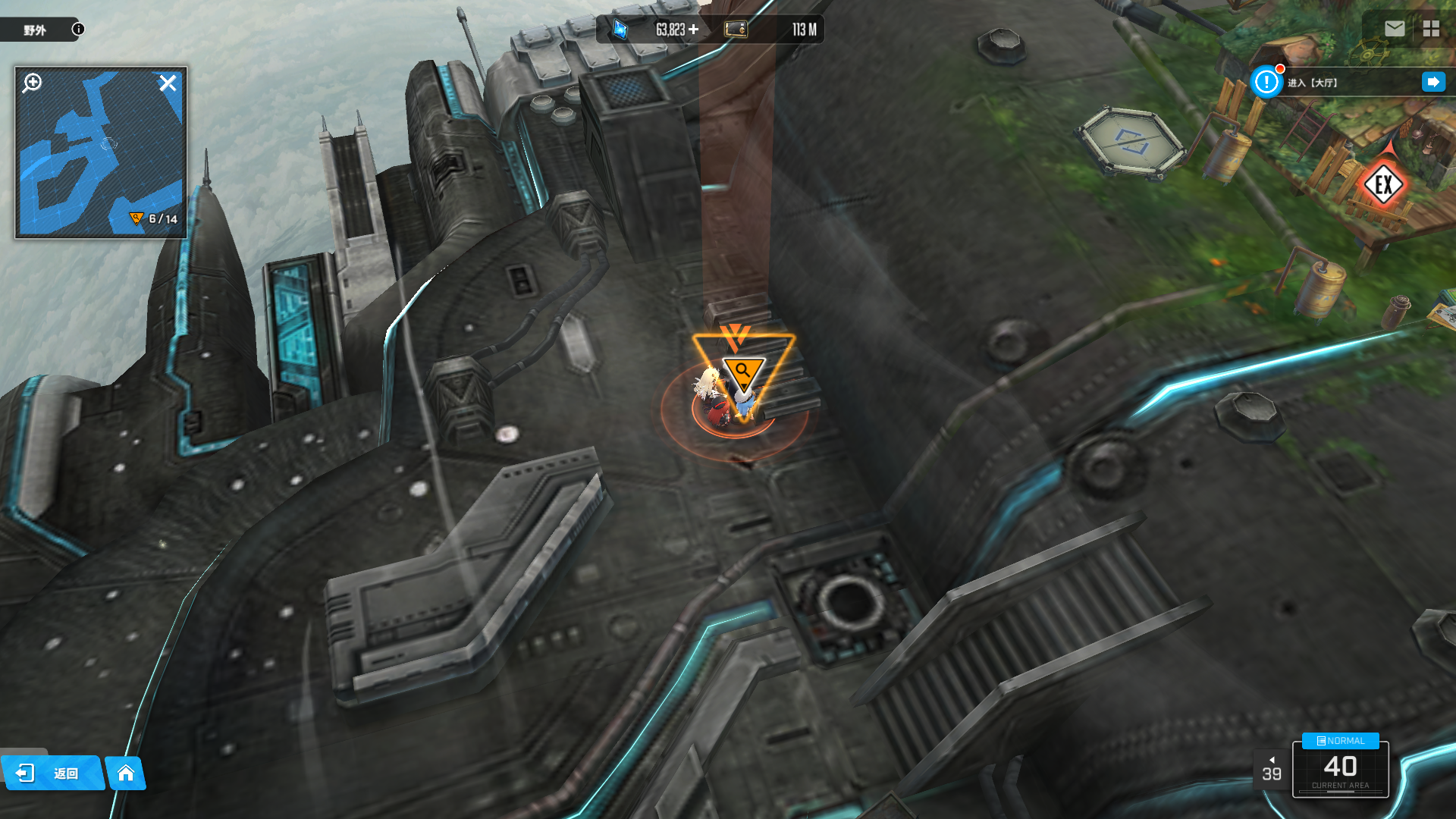Zoom in on the minimap

33,83
